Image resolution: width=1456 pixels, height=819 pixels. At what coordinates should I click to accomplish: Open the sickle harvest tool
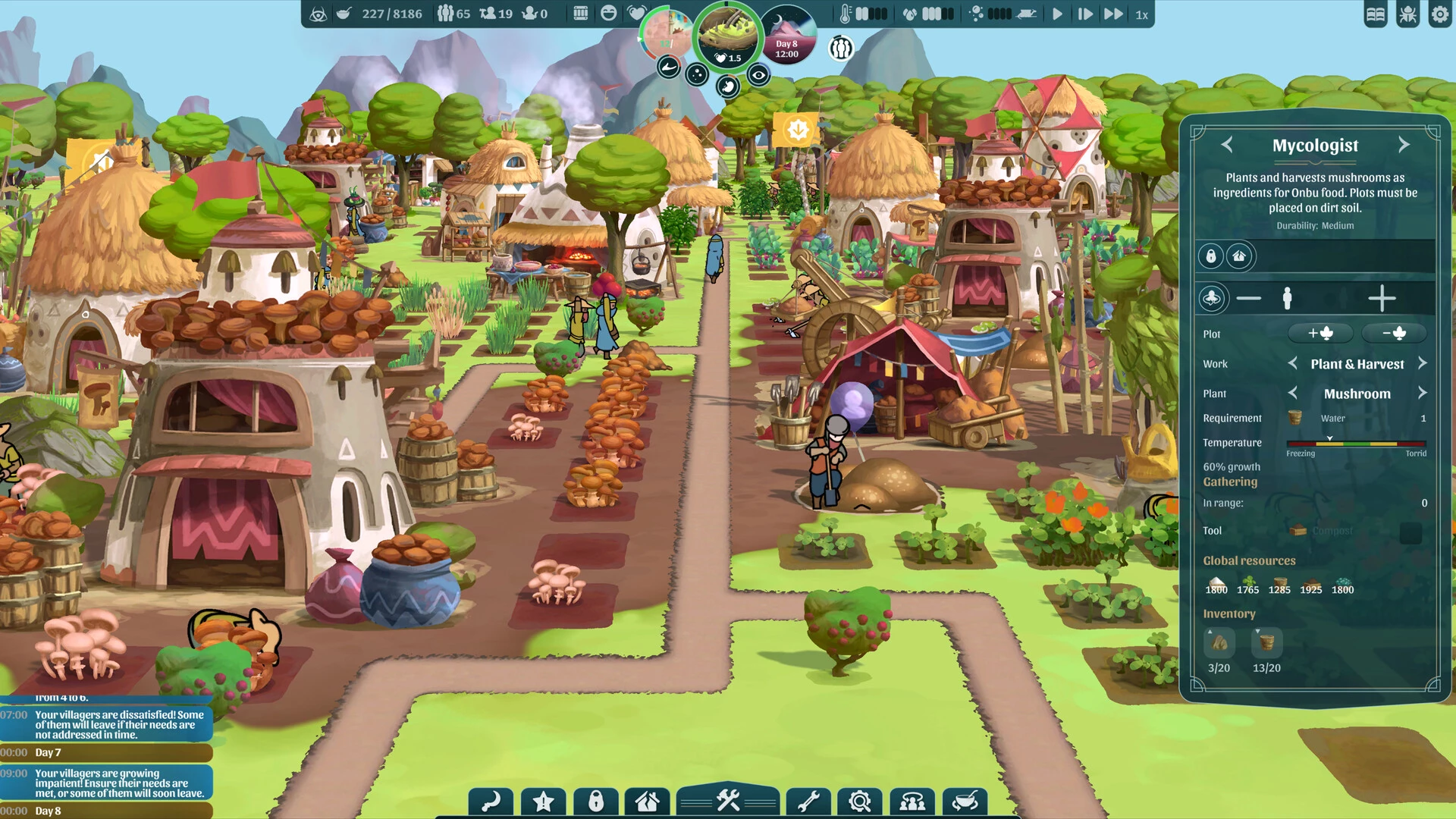click(491, 802)
